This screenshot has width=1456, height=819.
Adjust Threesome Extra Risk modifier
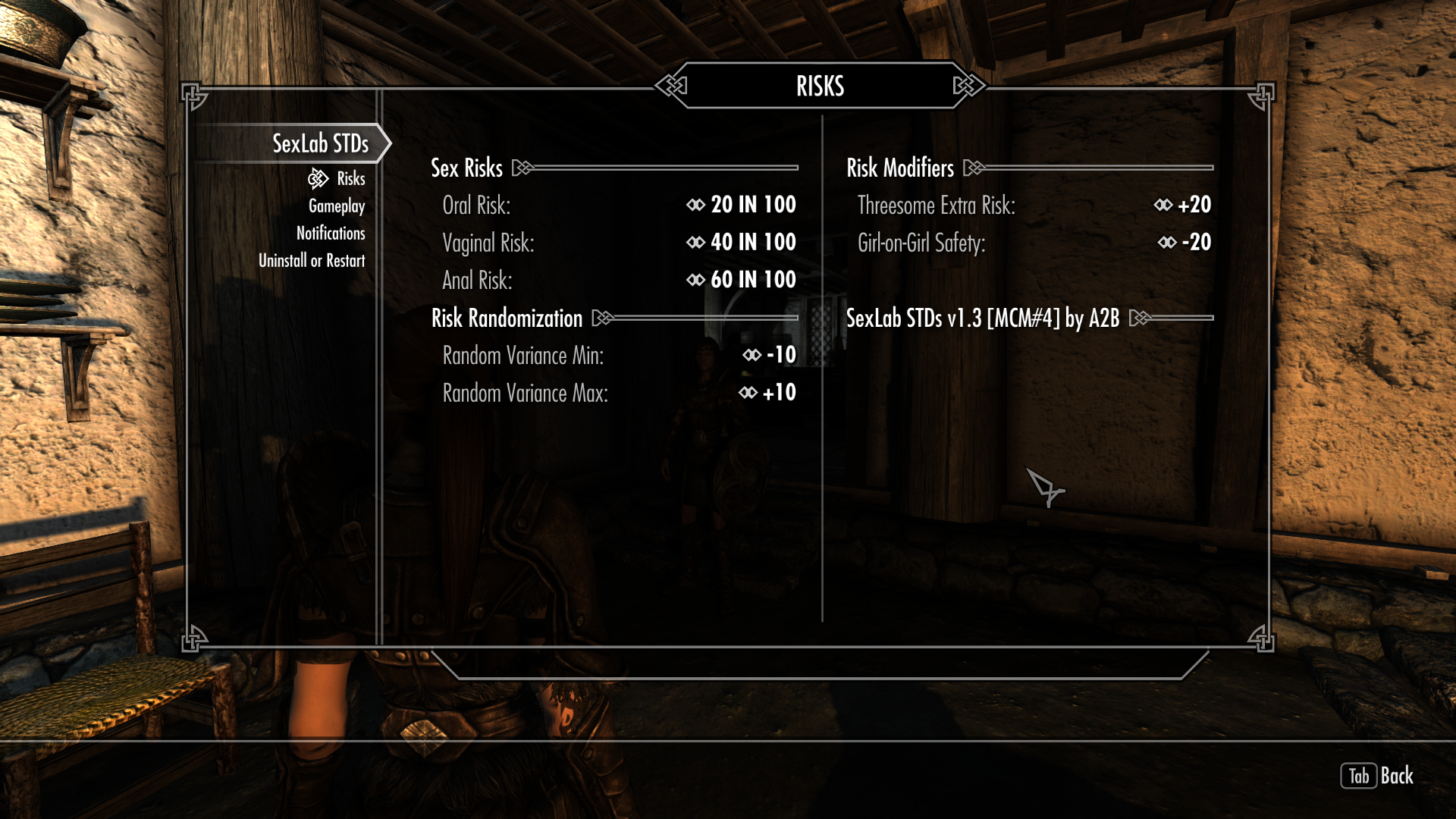point(1193,205)
